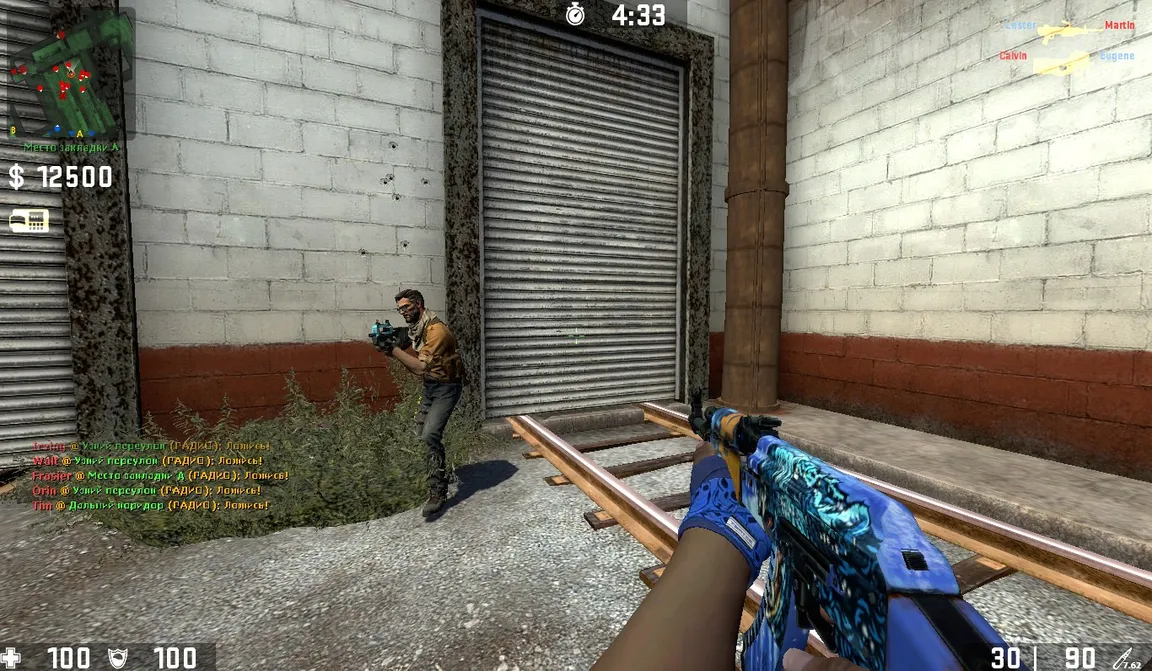The height and width of the screenshot is (671, 1152).
Task: Select Frasier's radio chat line
Action: tap(160, 476)
